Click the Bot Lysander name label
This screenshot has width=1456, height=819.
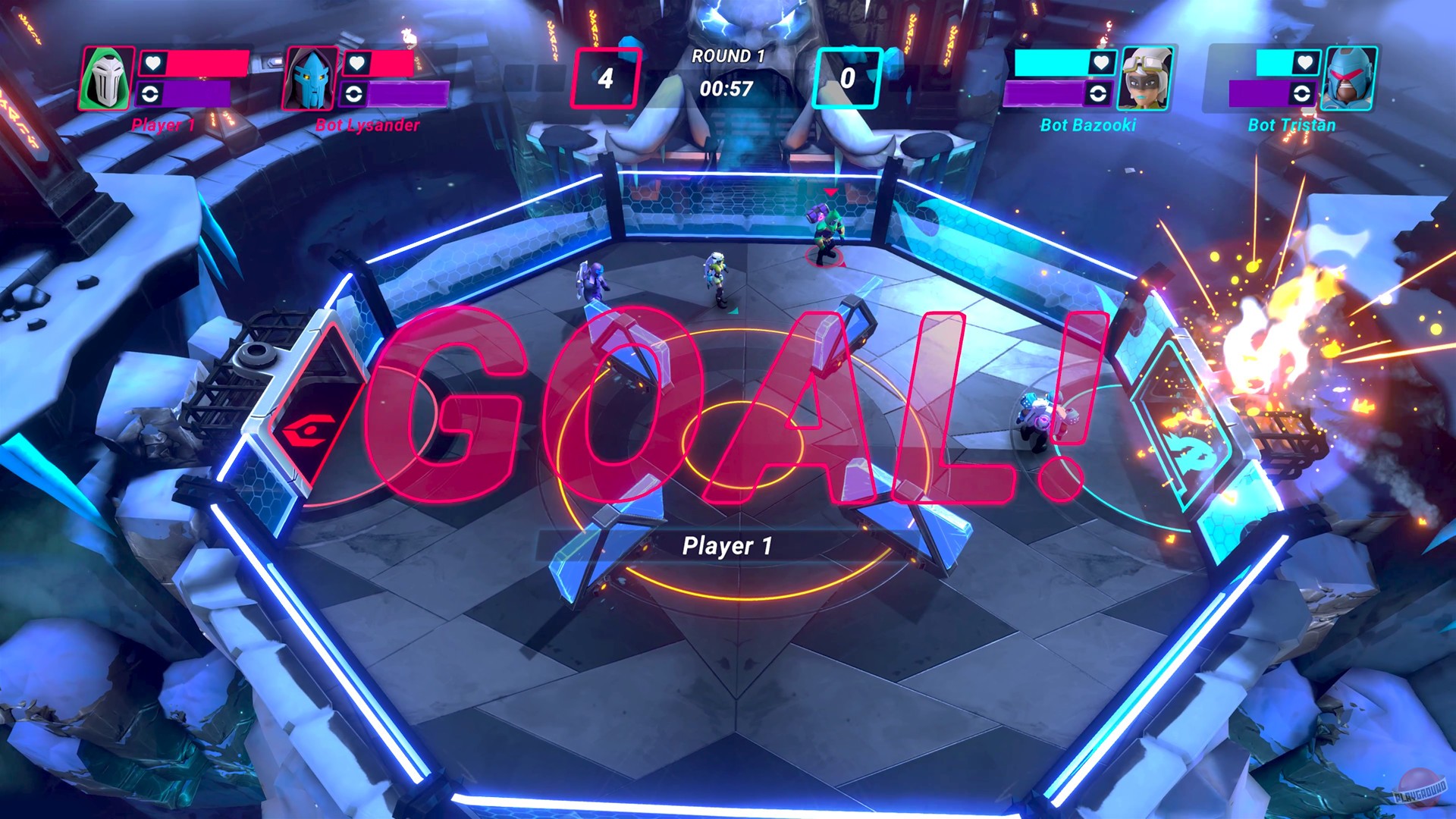(366, 124)
